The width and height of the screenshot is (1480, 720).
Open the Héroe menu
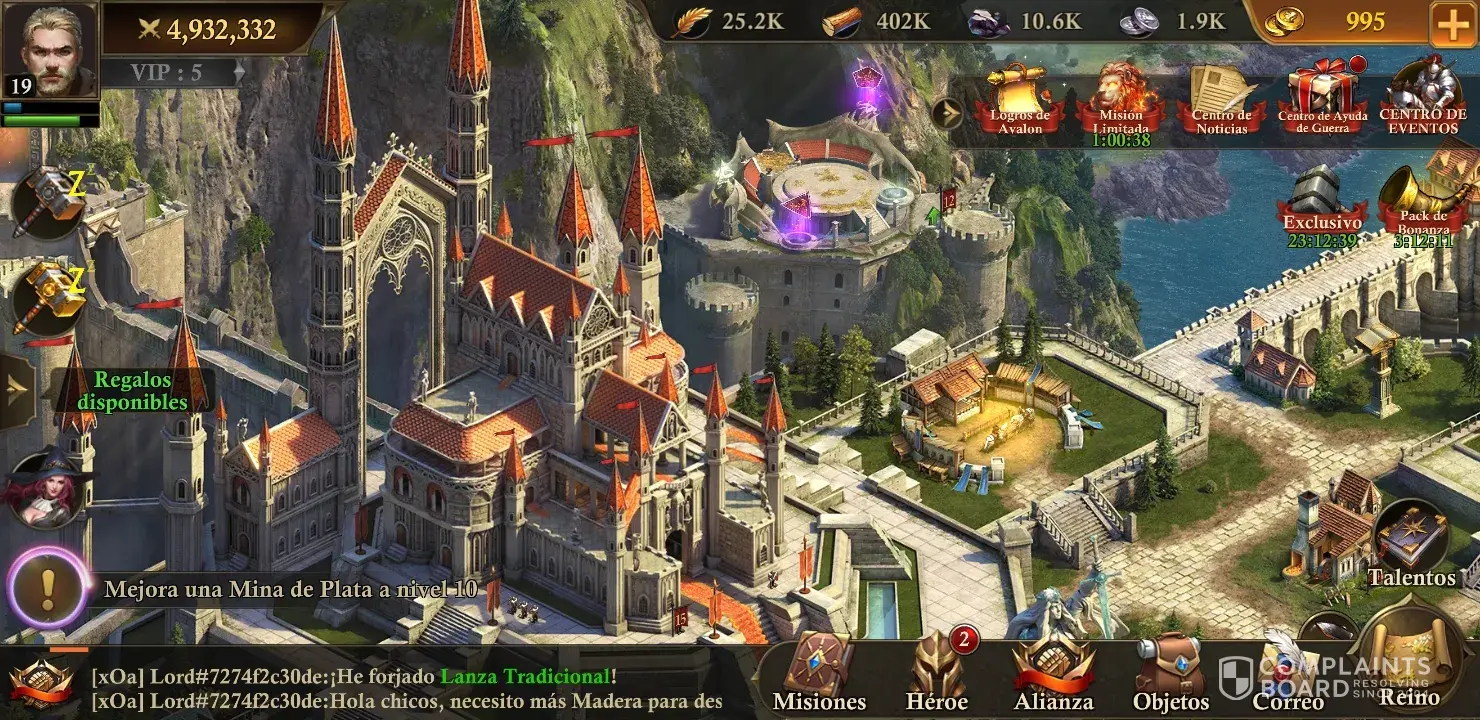[x=937, y=675]
